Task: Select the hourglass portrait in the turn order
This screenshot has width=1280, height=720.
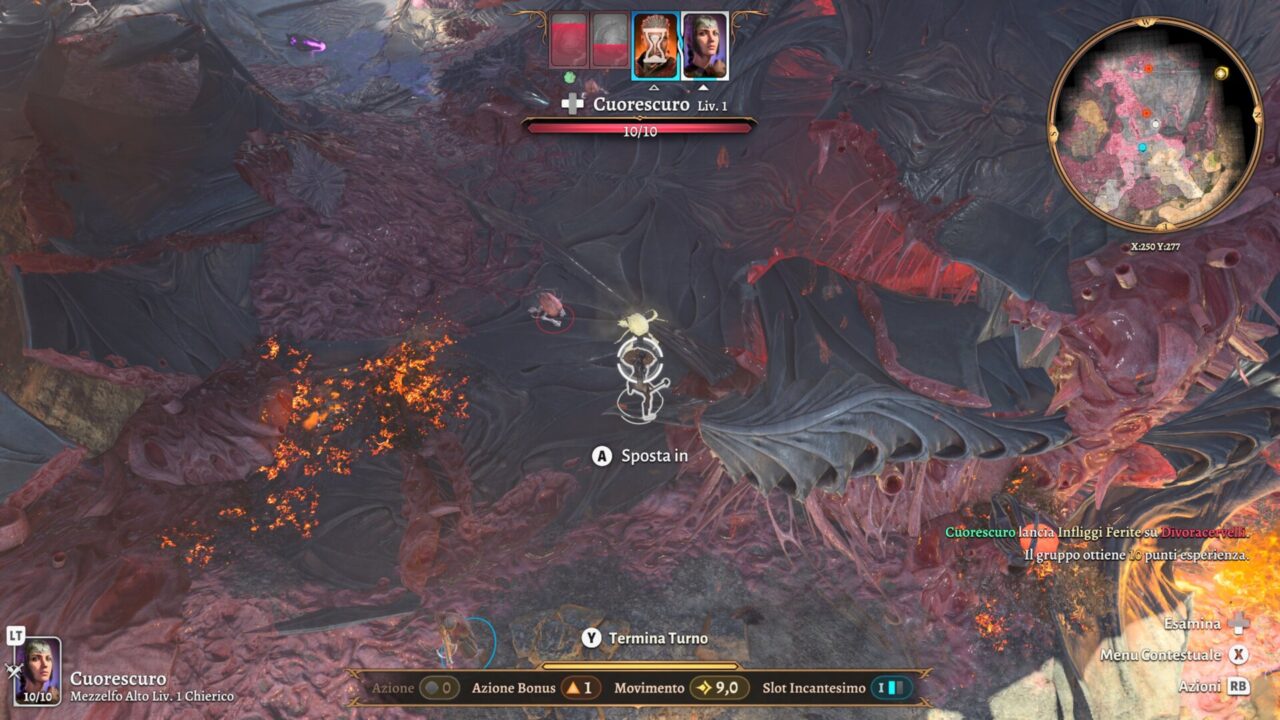Action: (x=655, y=46)
